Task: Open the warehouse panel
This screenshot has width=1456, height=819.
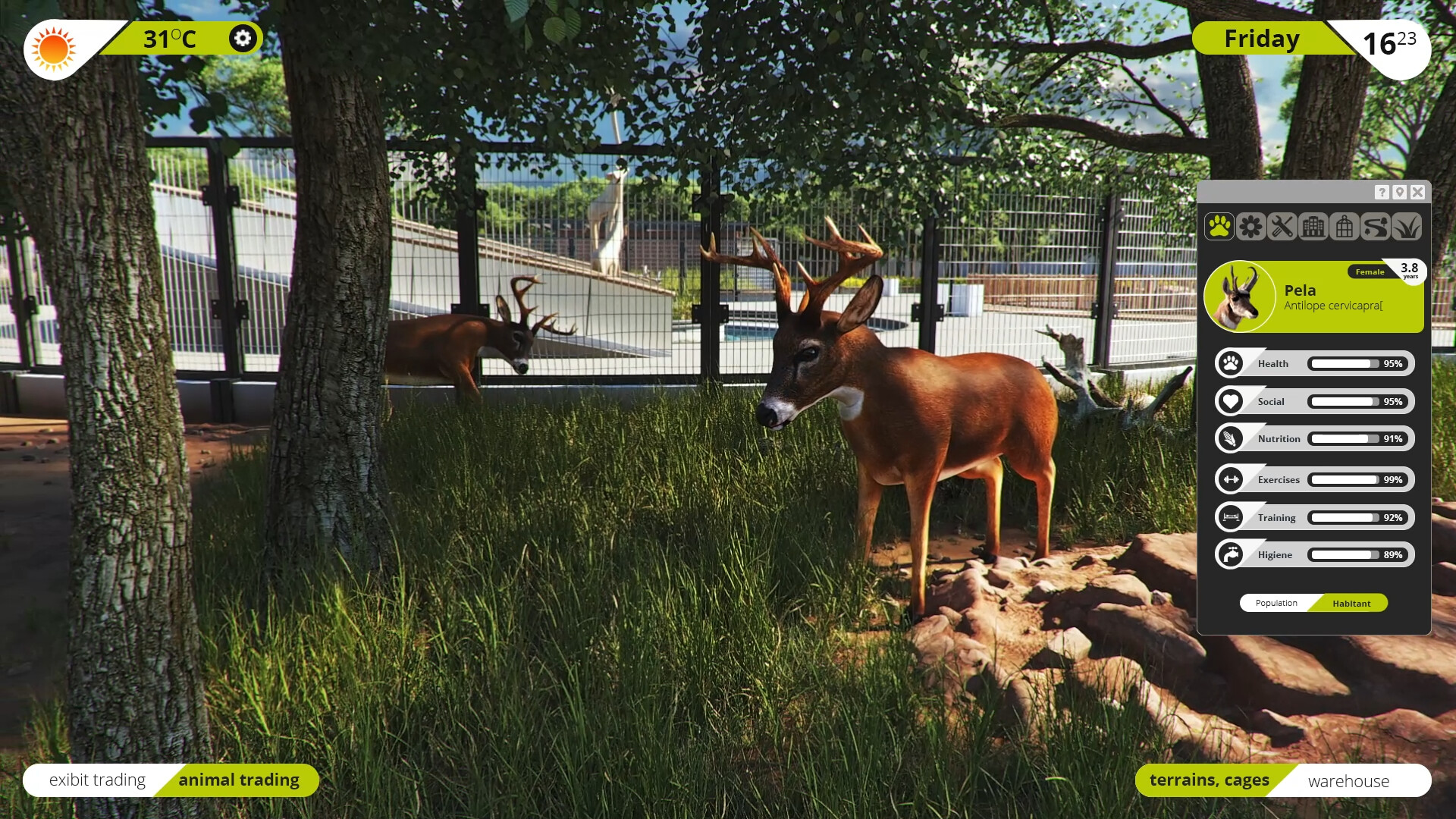Action: coord(1348,781)
